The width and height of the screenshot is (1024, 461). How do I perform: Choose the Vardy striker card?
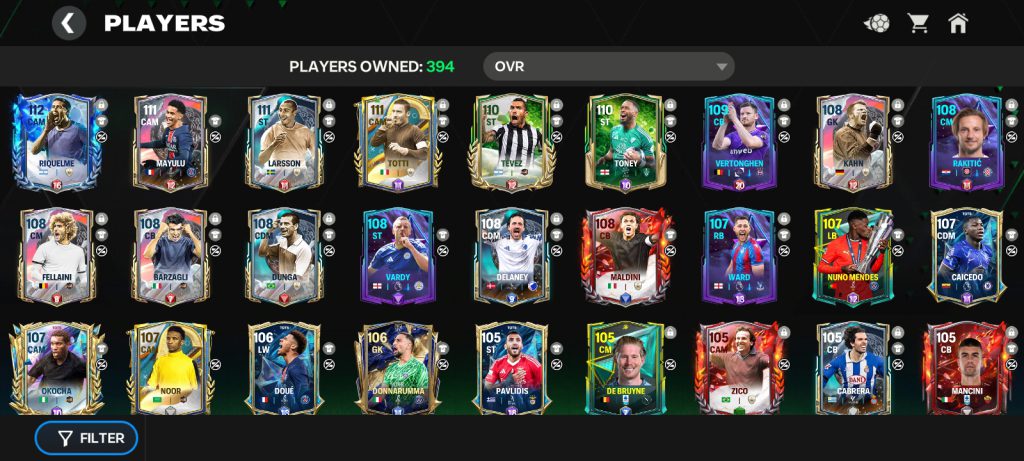pyautogui.click(x=396, y=256)
